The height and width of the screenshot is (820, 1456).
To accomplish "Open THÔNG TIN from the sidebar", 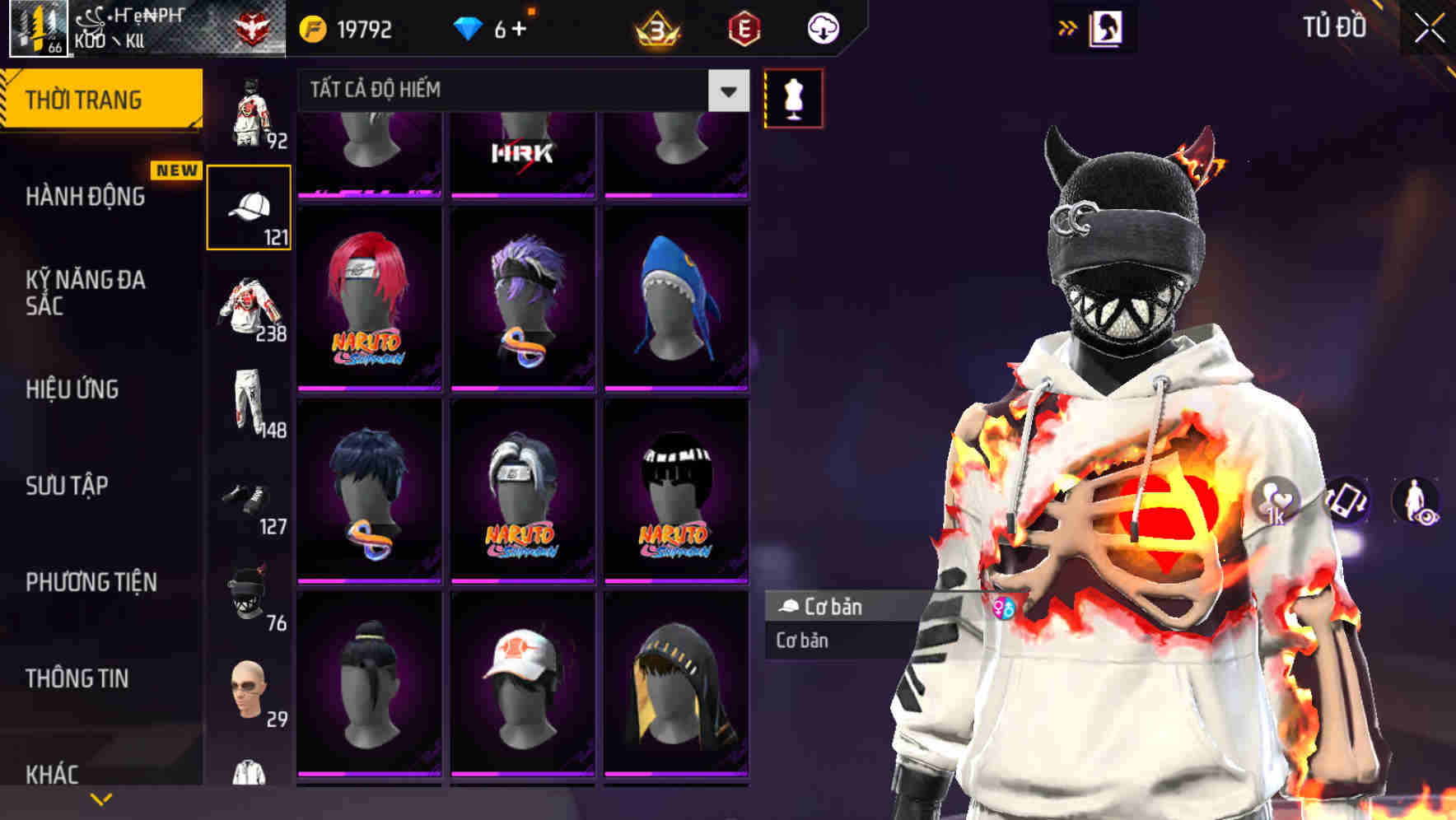I will coord(78,678).
